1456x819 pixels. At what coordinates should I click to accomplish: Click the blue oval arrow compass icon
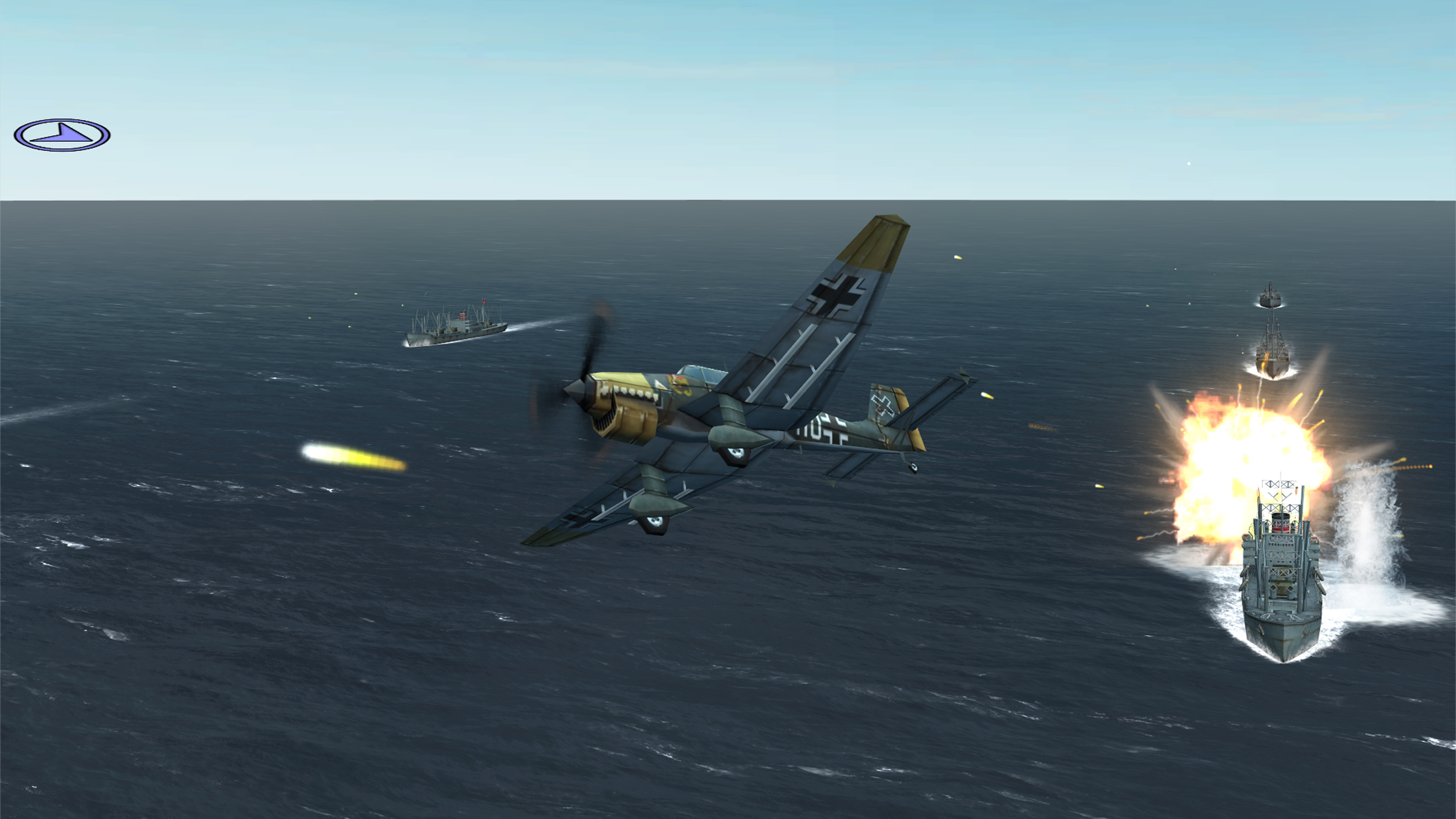tap(62, 135)
